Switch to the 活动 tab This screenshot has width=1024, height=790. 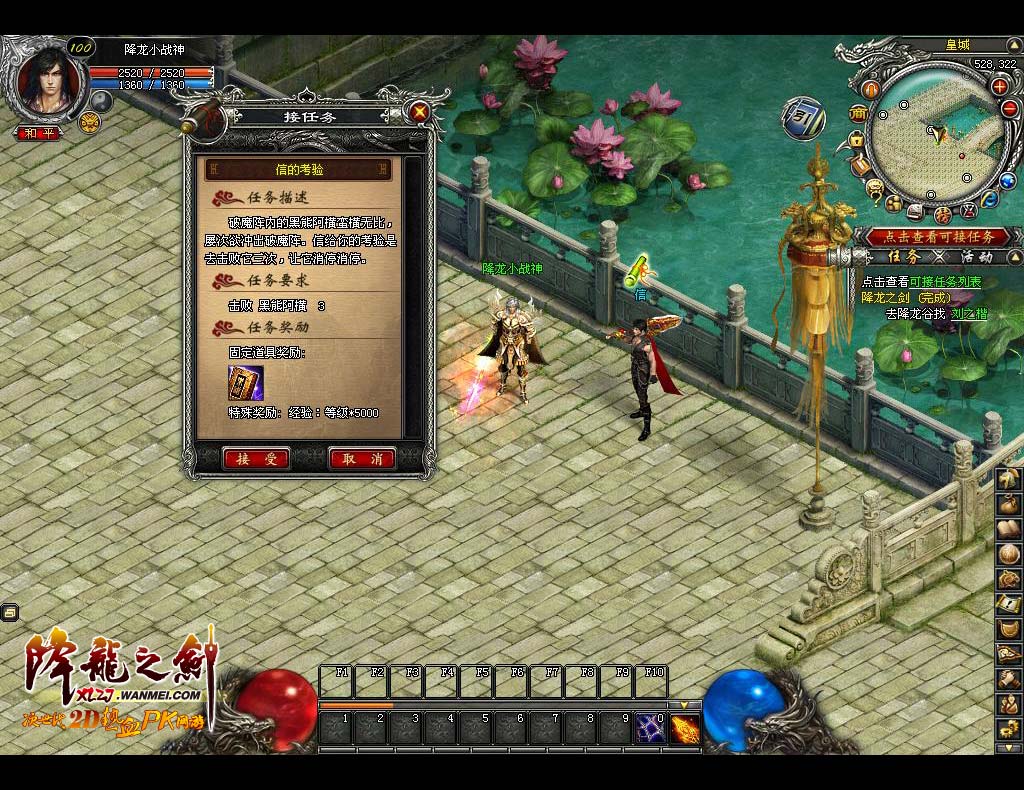[x=976, y=257]
